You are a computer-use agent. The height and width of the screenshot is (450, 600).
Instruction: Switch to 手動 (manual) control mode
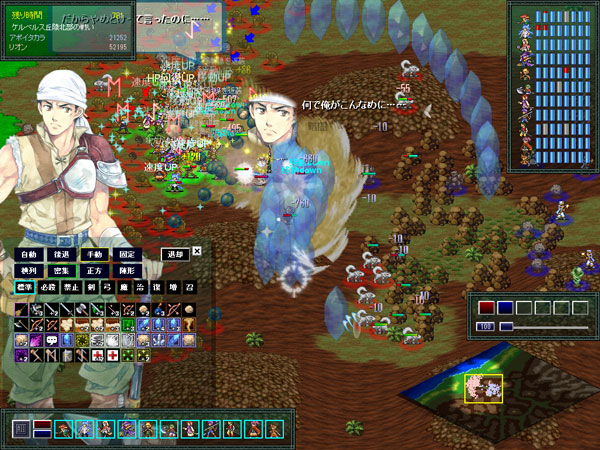coord(95,255)
